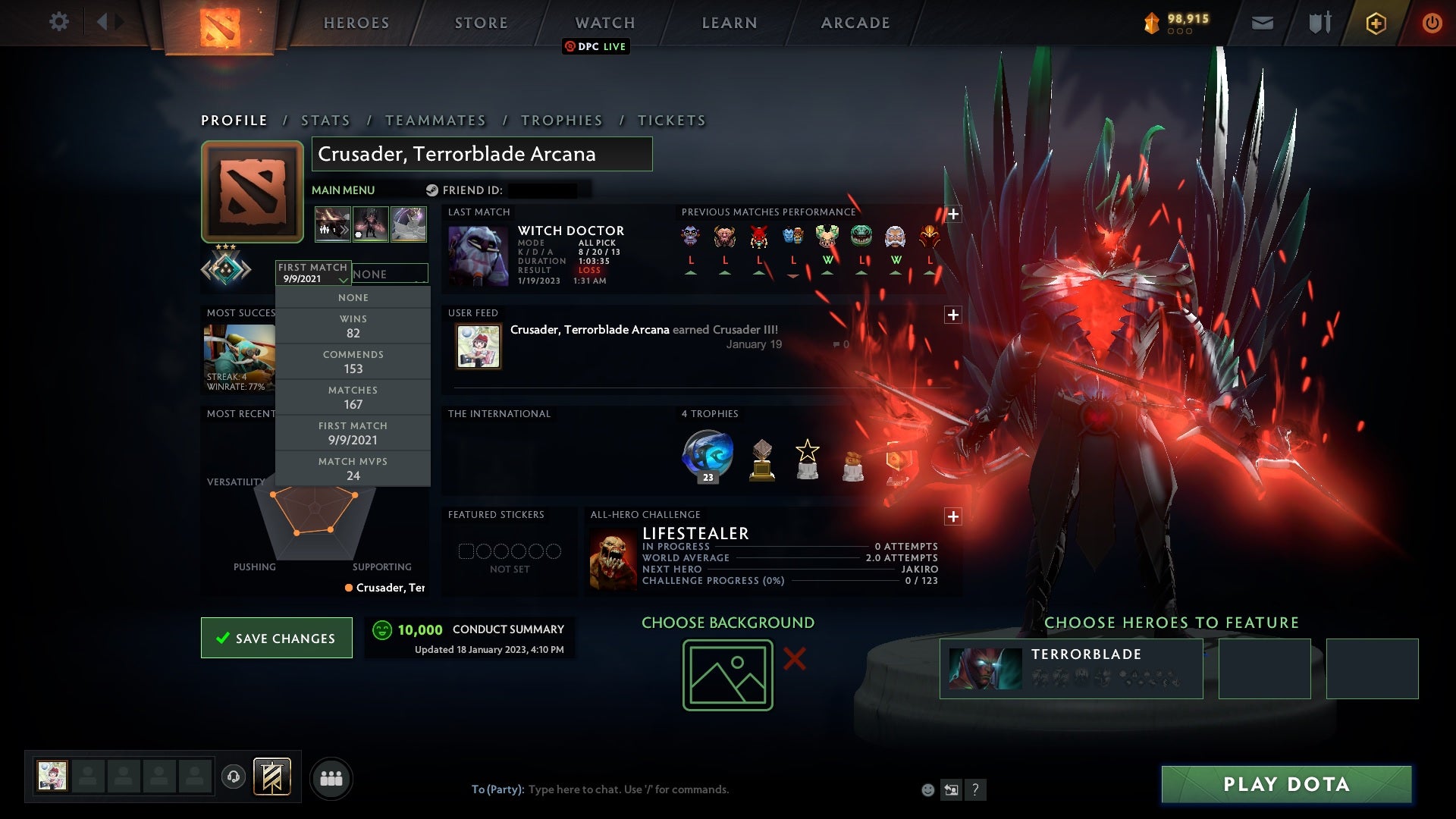
Task: Open the friends list icon near the party bar
Action: 331,777
